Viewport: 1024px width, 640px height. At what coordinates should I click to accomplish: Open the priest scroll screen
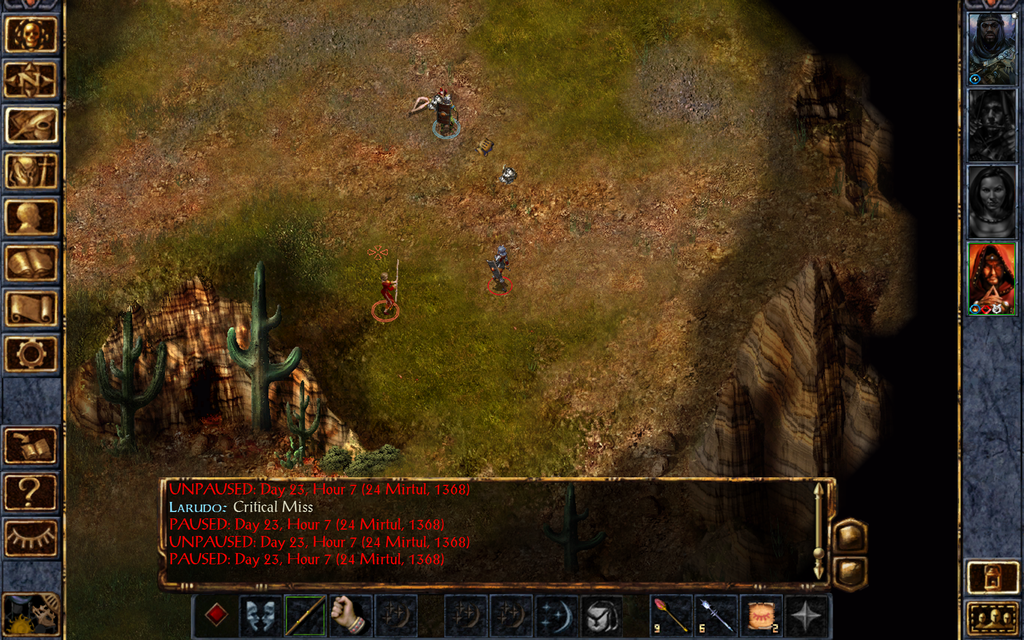coord(30,308)
